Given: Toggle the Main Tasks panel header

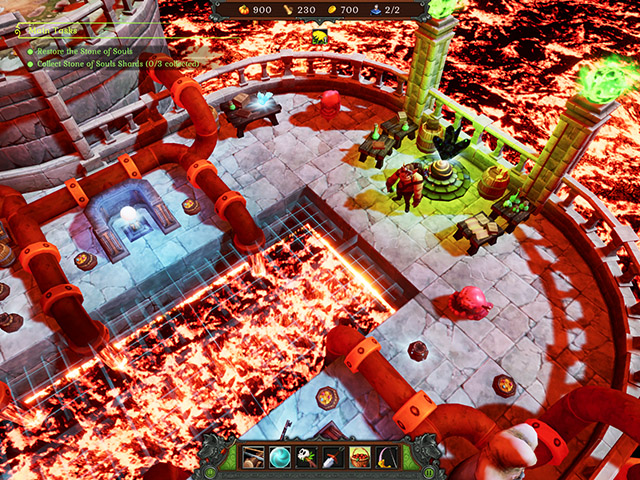Looking at the screenshot, I should pyautogui.click(x=45, y=30).
